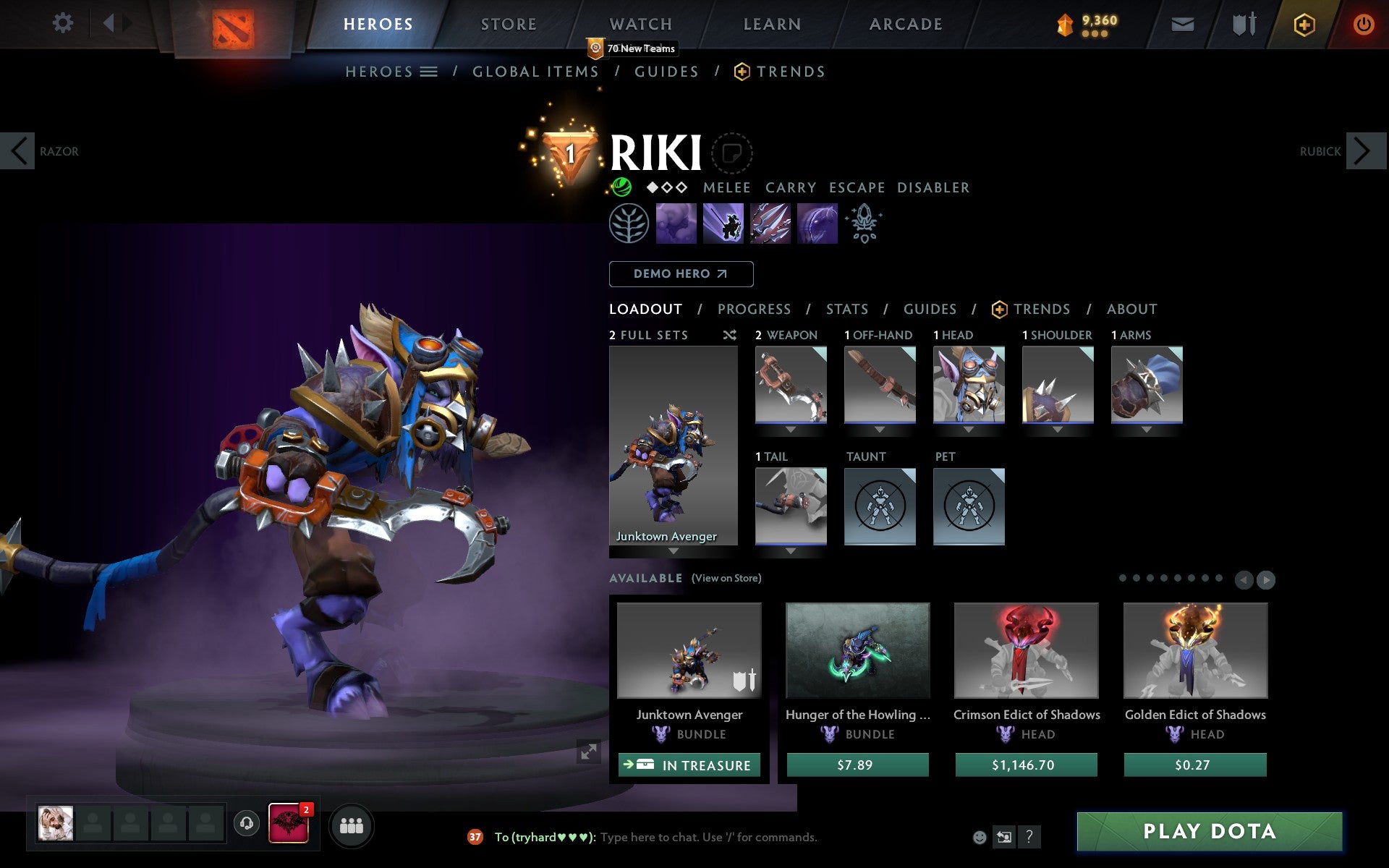Select Riki's Smoke Screen ability icon

pos(676,224)
